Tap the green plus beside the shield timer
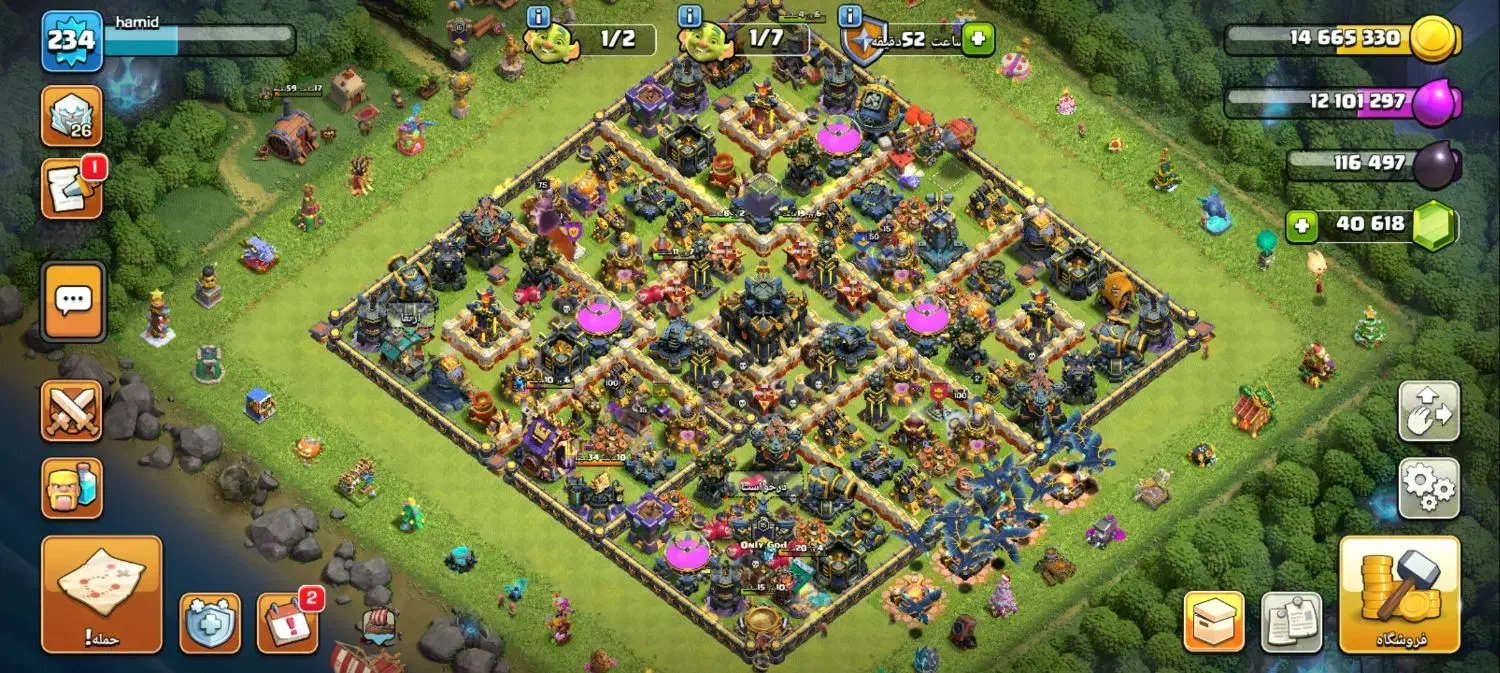 [x=978, y=39]
